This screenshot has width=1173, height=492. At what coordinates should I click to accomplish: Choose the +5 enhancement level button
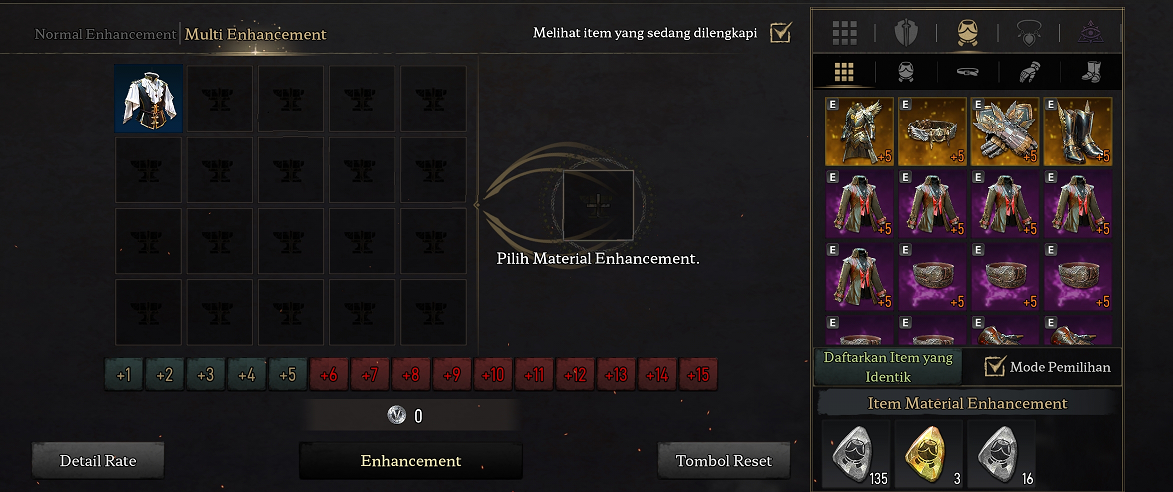click(287, 376)
